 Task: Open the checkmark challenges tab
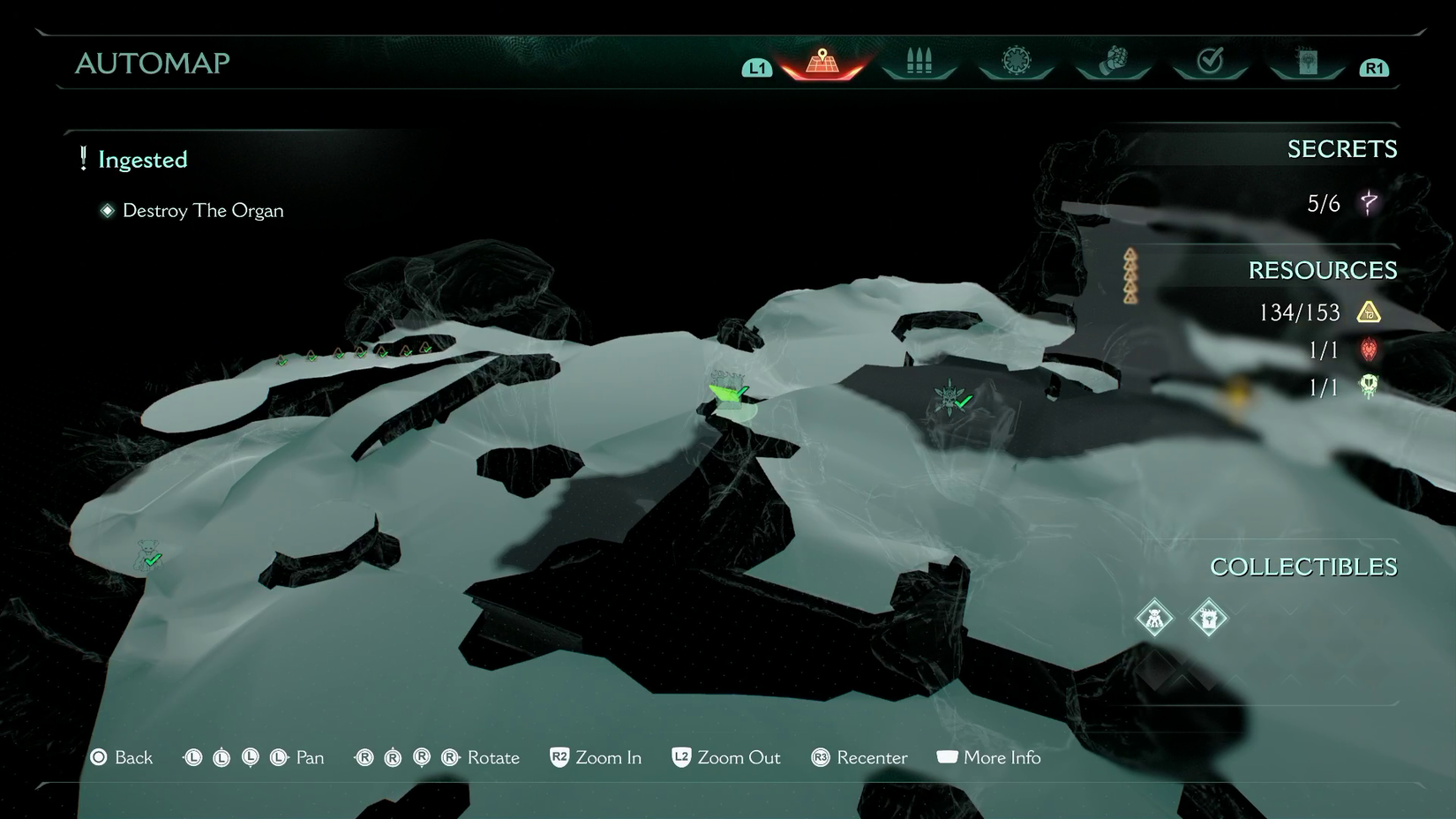pyautogui.click(x=1210, y=61)
